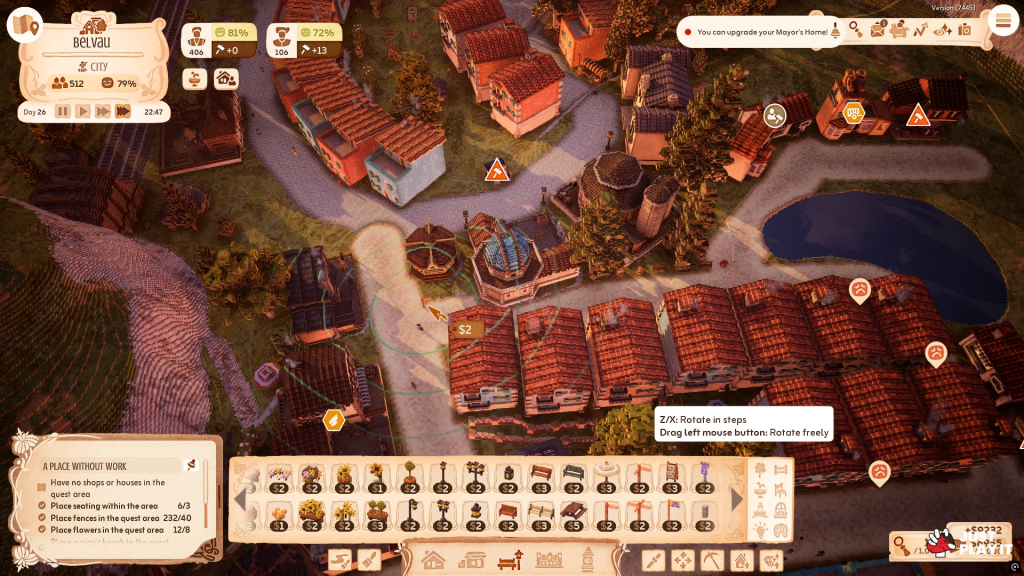
Task: Show the trend arrow statistics
Action: [x=921, y=30]
